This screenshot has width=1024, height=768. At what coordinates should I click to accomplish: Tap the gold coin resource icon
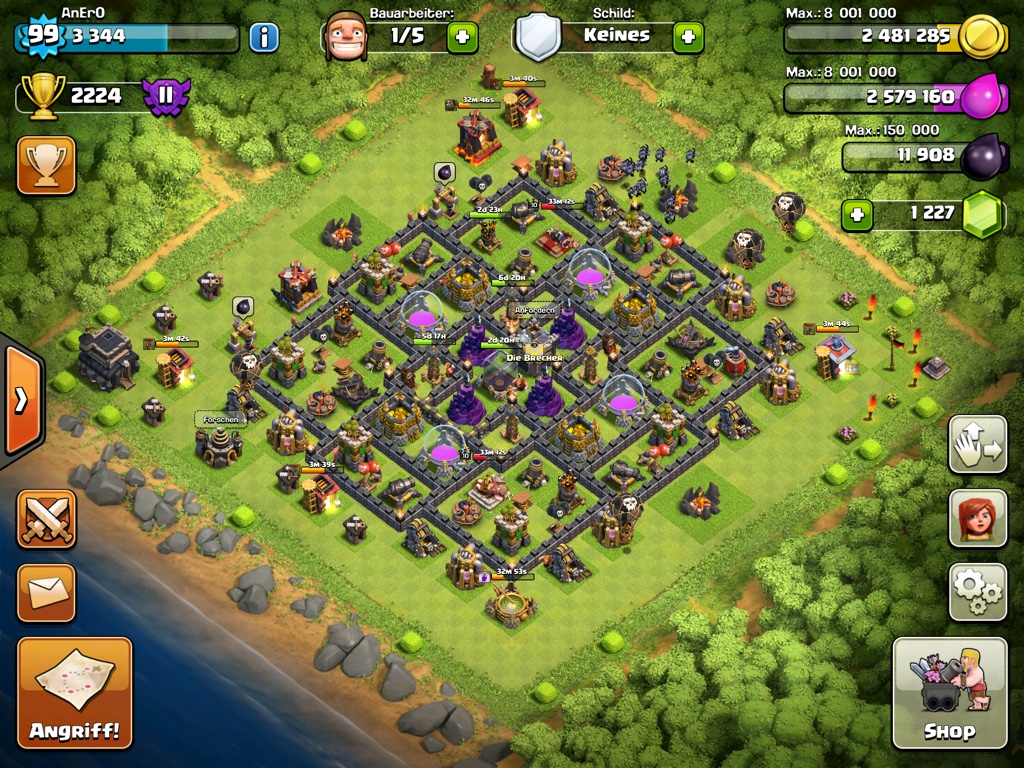[x=981, y=37]
